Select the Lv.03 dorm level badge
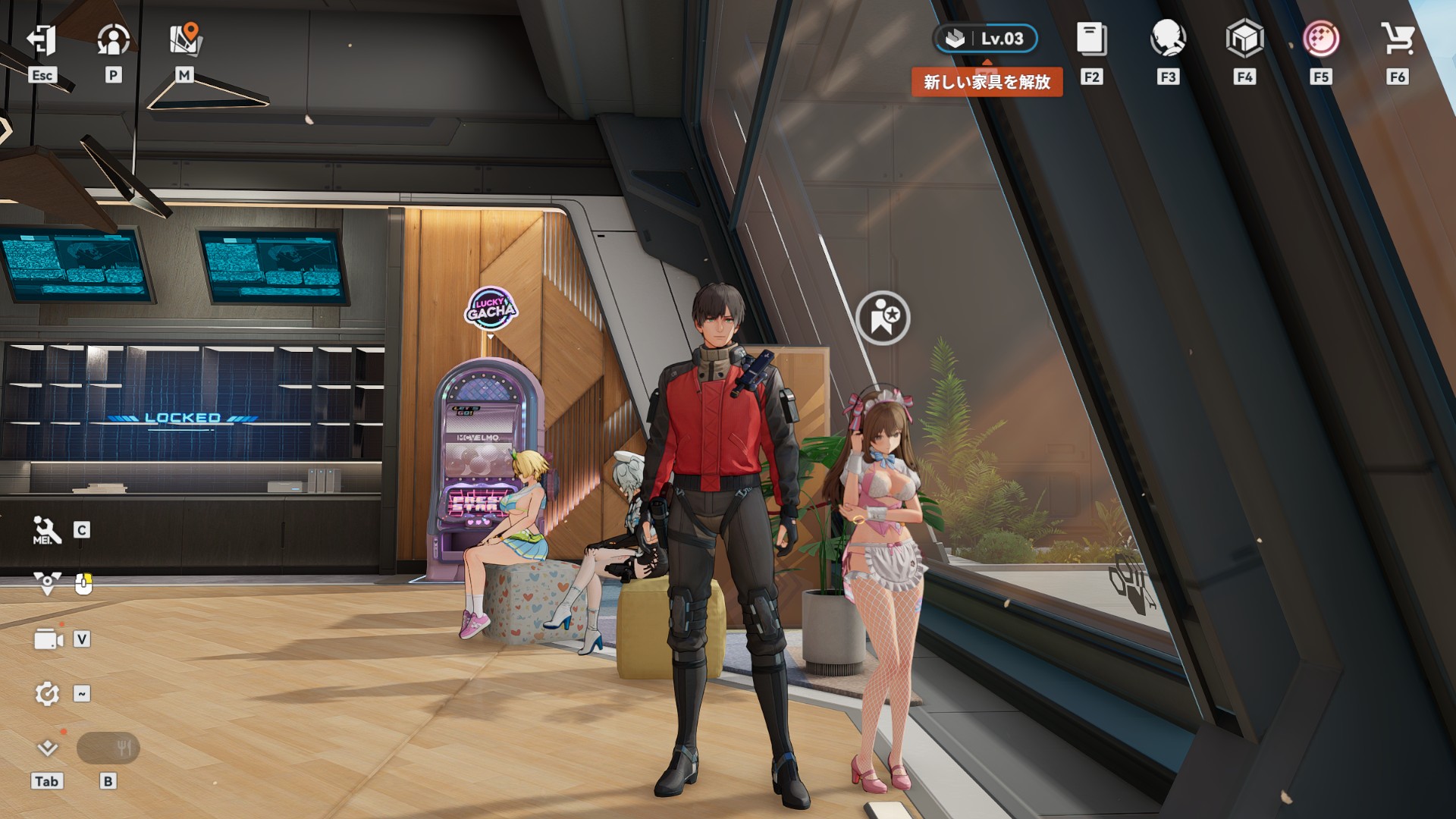1456x819 pixels. 985,39
